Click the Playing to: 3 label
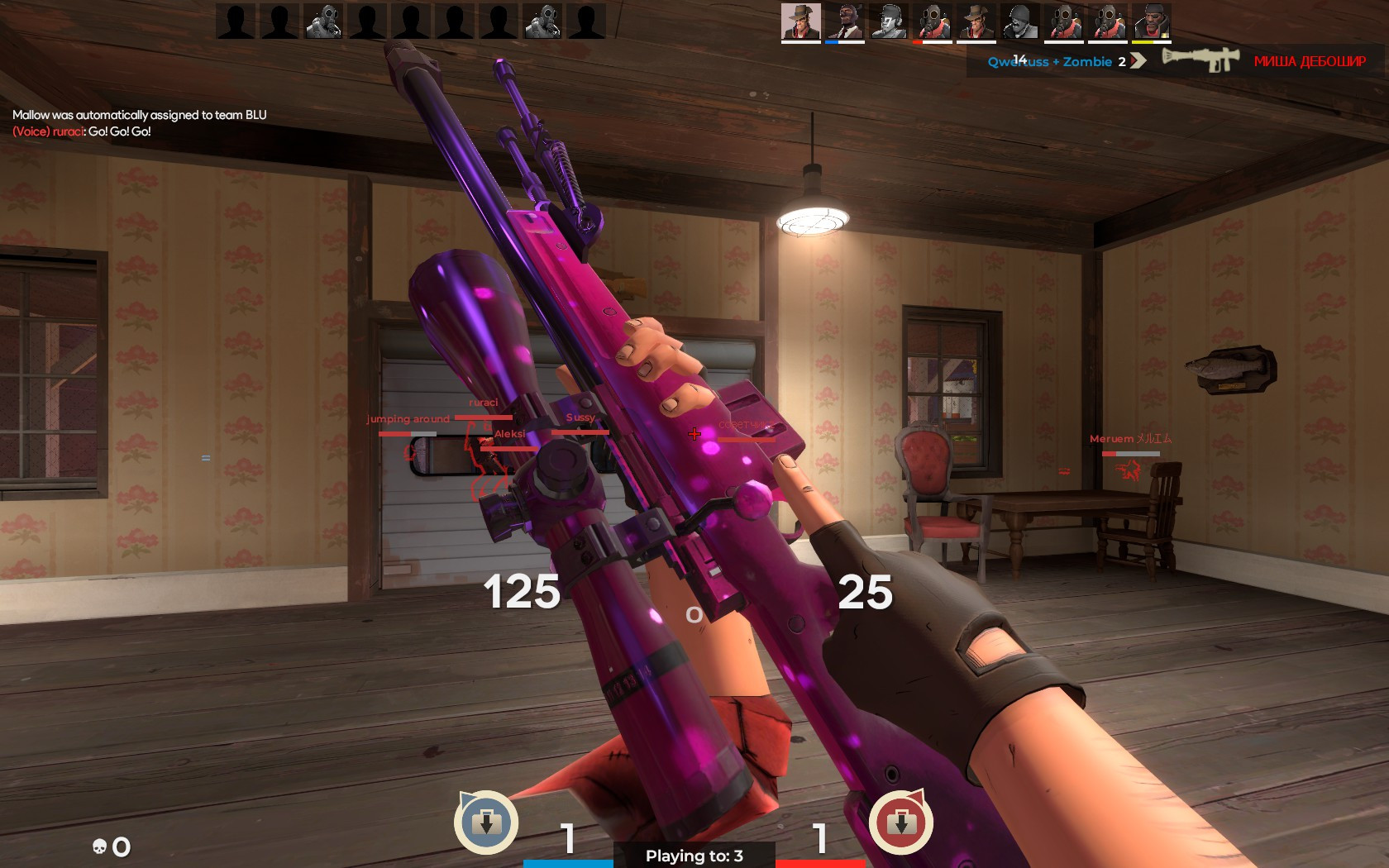Viewport: 1389px width, 868px height. pos(693,856)
